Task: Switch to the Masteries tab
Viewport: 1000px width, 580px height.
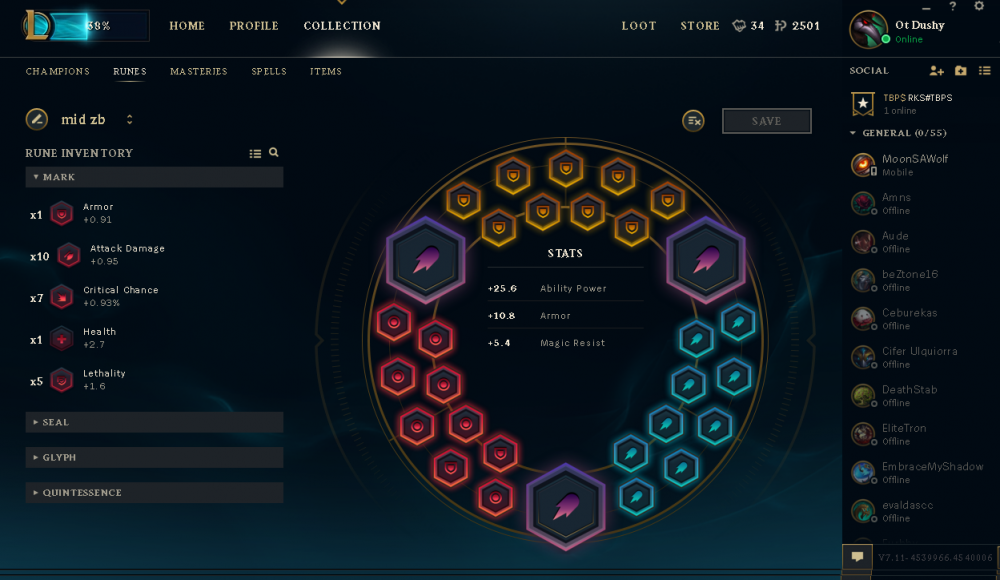Action: point(198,72)
